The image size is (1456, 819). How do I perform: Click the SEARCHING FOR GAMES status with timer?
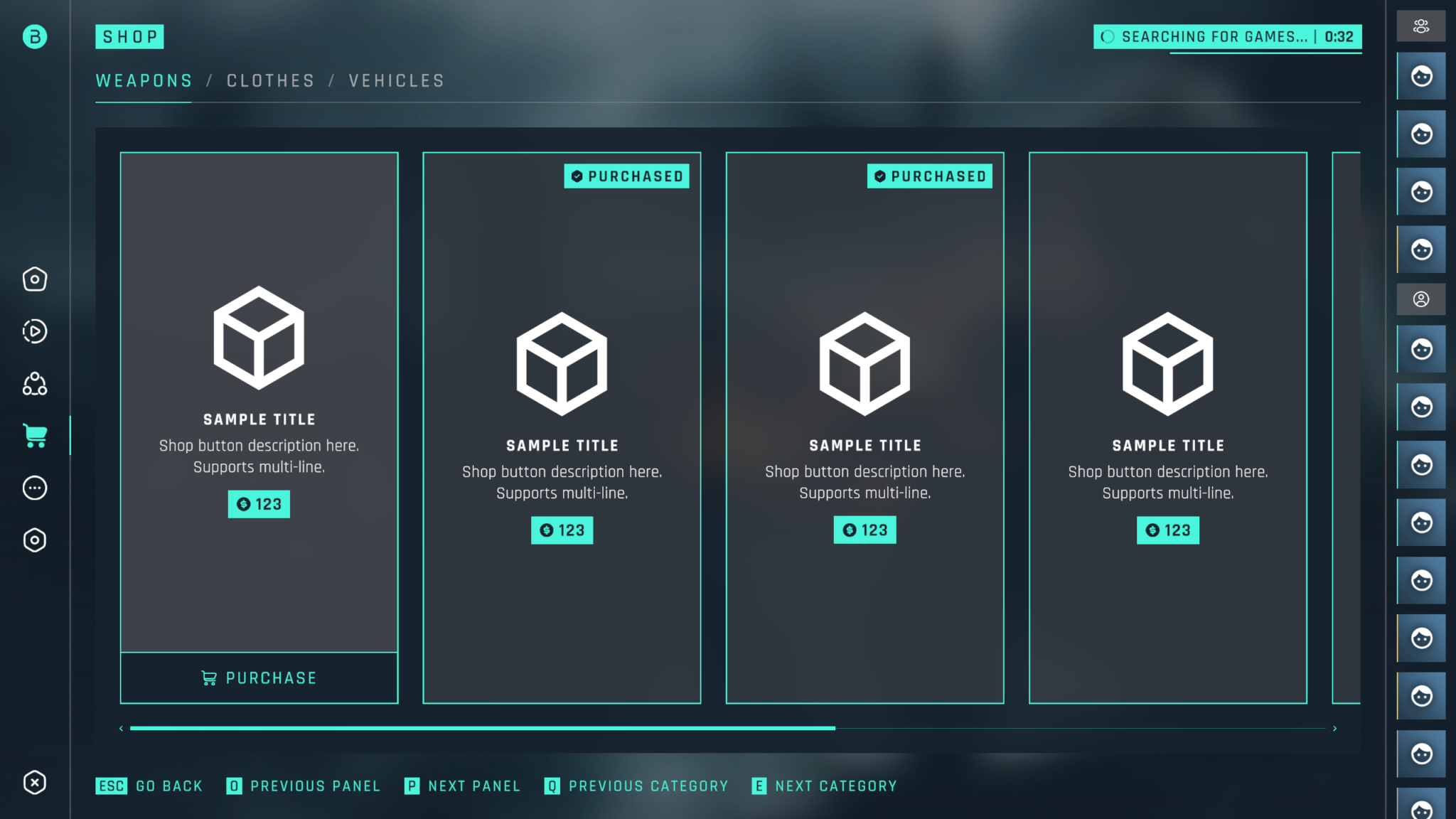1227,36
